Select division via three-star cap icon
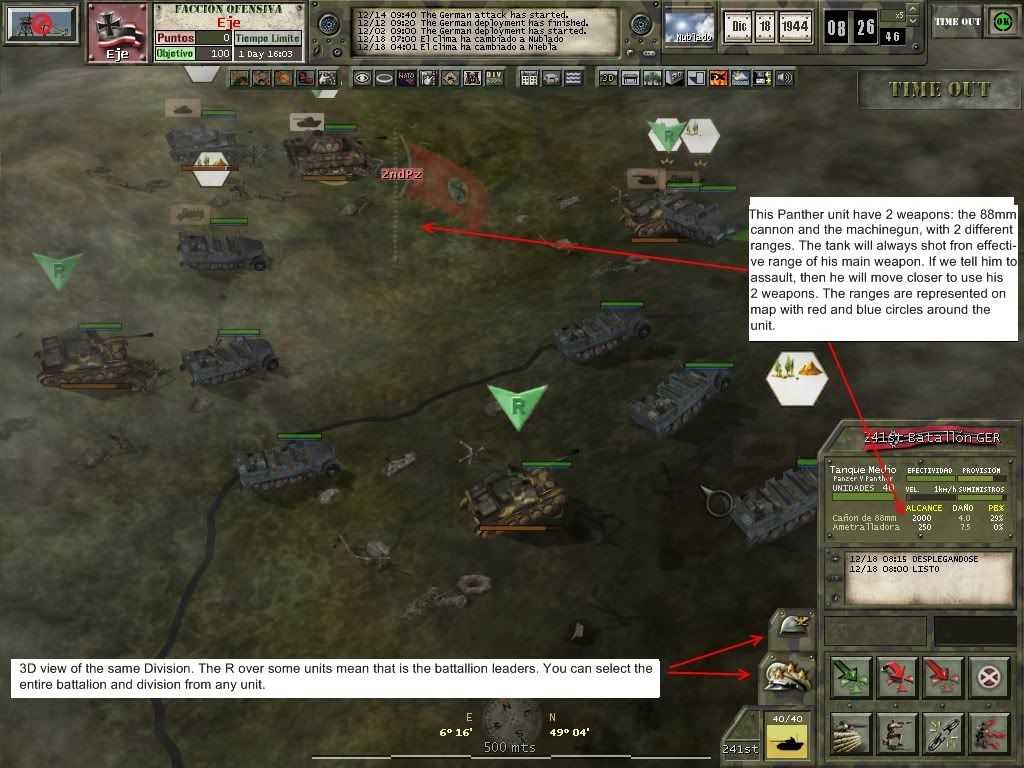This screenshot has width=1024, height=768. click(x=788, y=674)
